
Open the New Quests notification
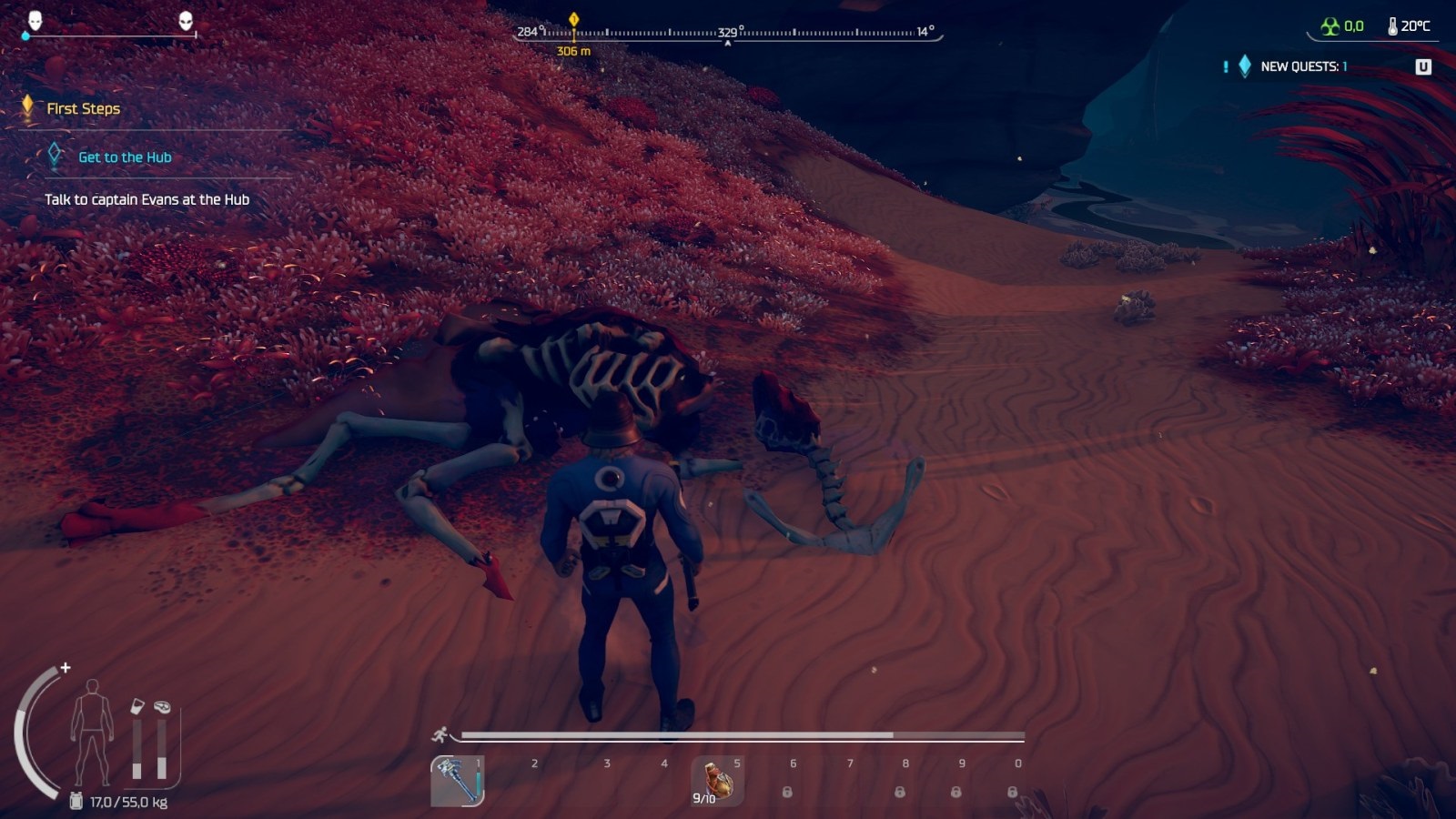(x=1303, y=66)
